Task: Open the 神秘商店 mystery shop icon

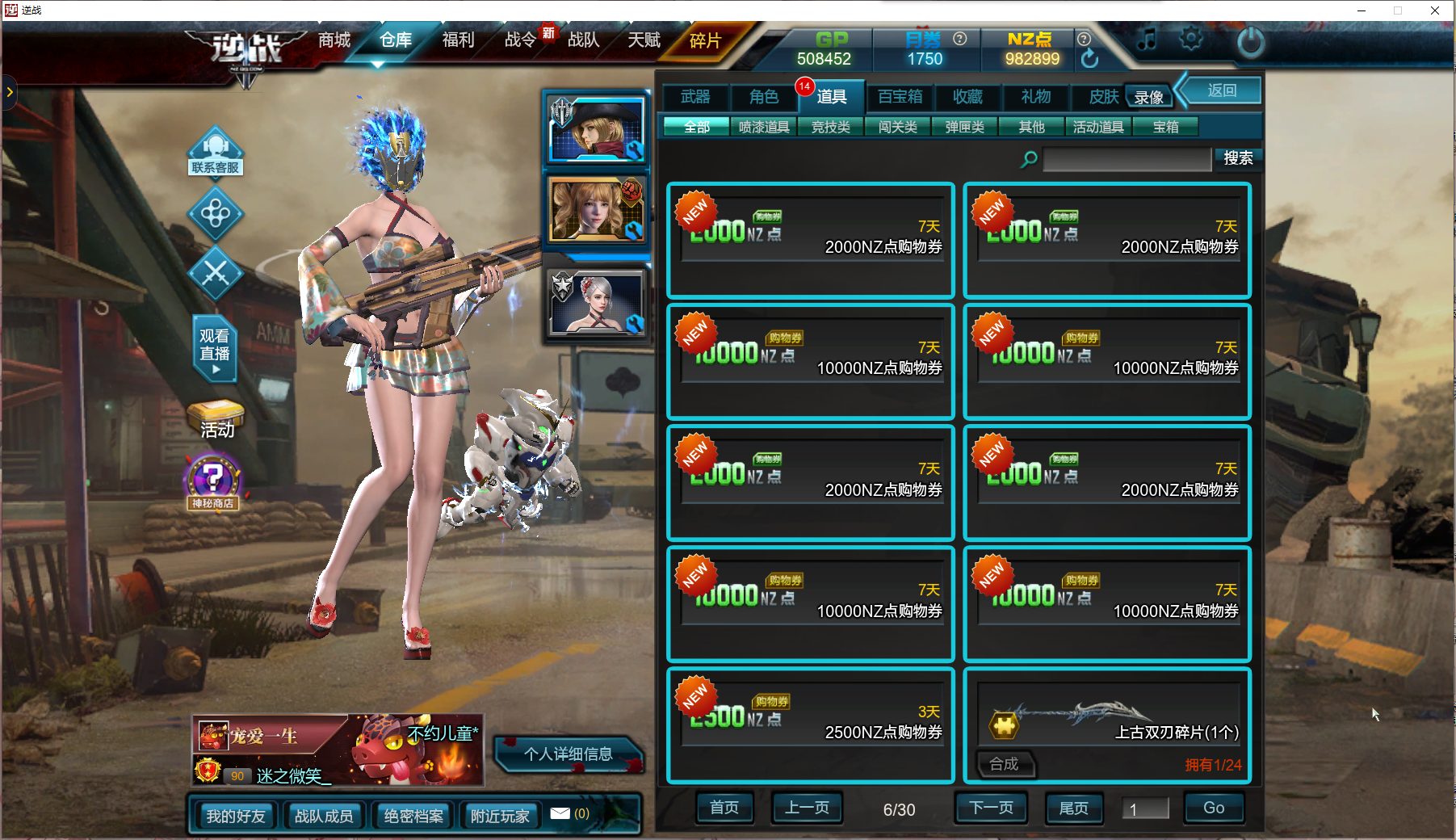Action: [213, 482]
